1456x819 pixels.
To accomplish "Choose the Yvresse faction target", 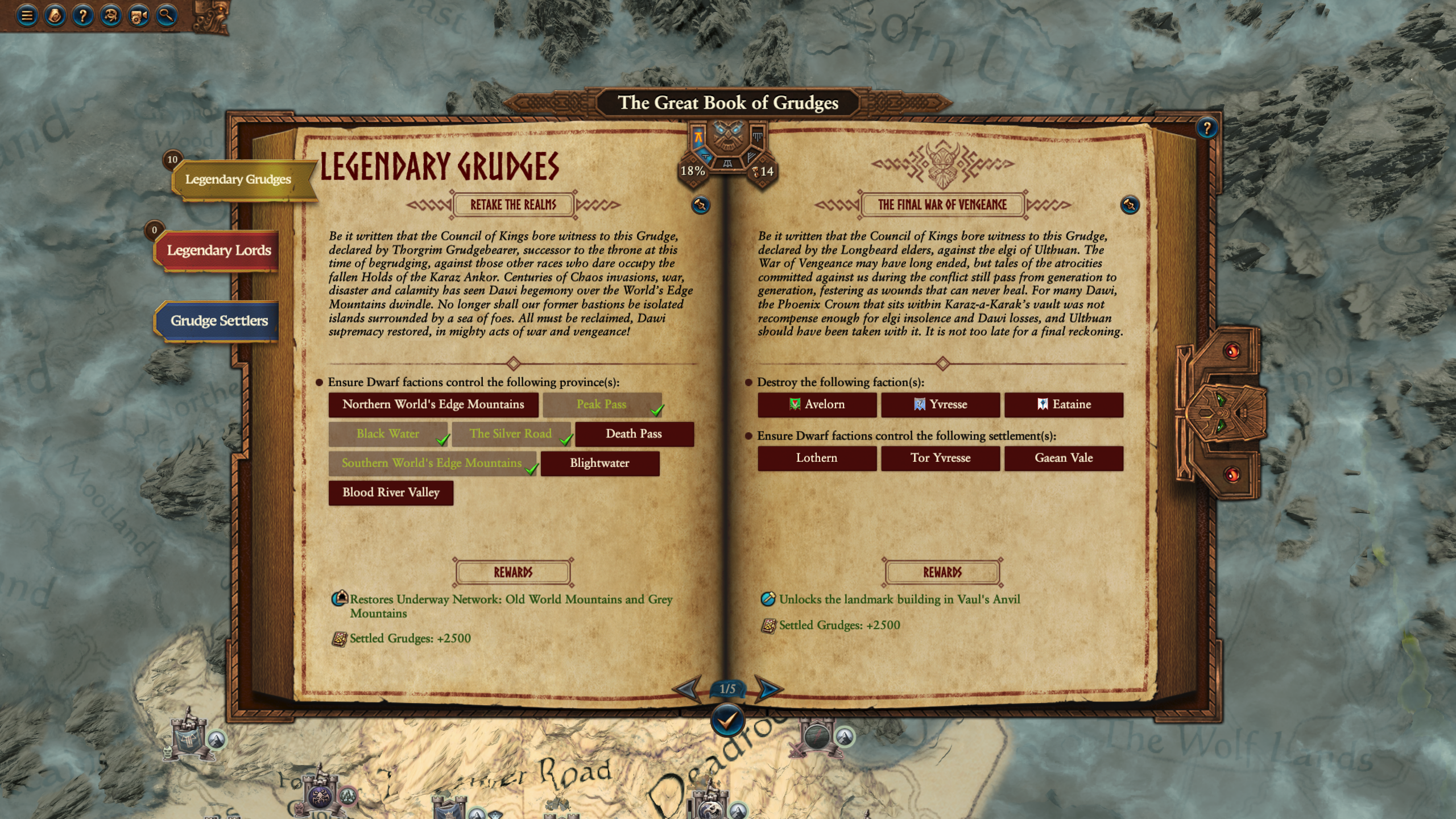I will pyautogui.click(x=940, y=404).
